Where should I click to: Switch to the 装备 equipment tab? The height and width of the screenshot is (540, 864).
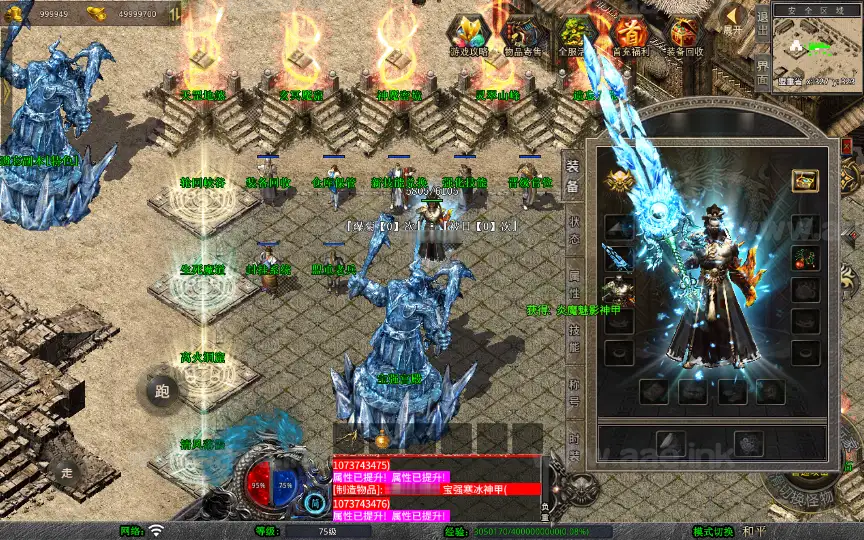click(x=573, y=174)
